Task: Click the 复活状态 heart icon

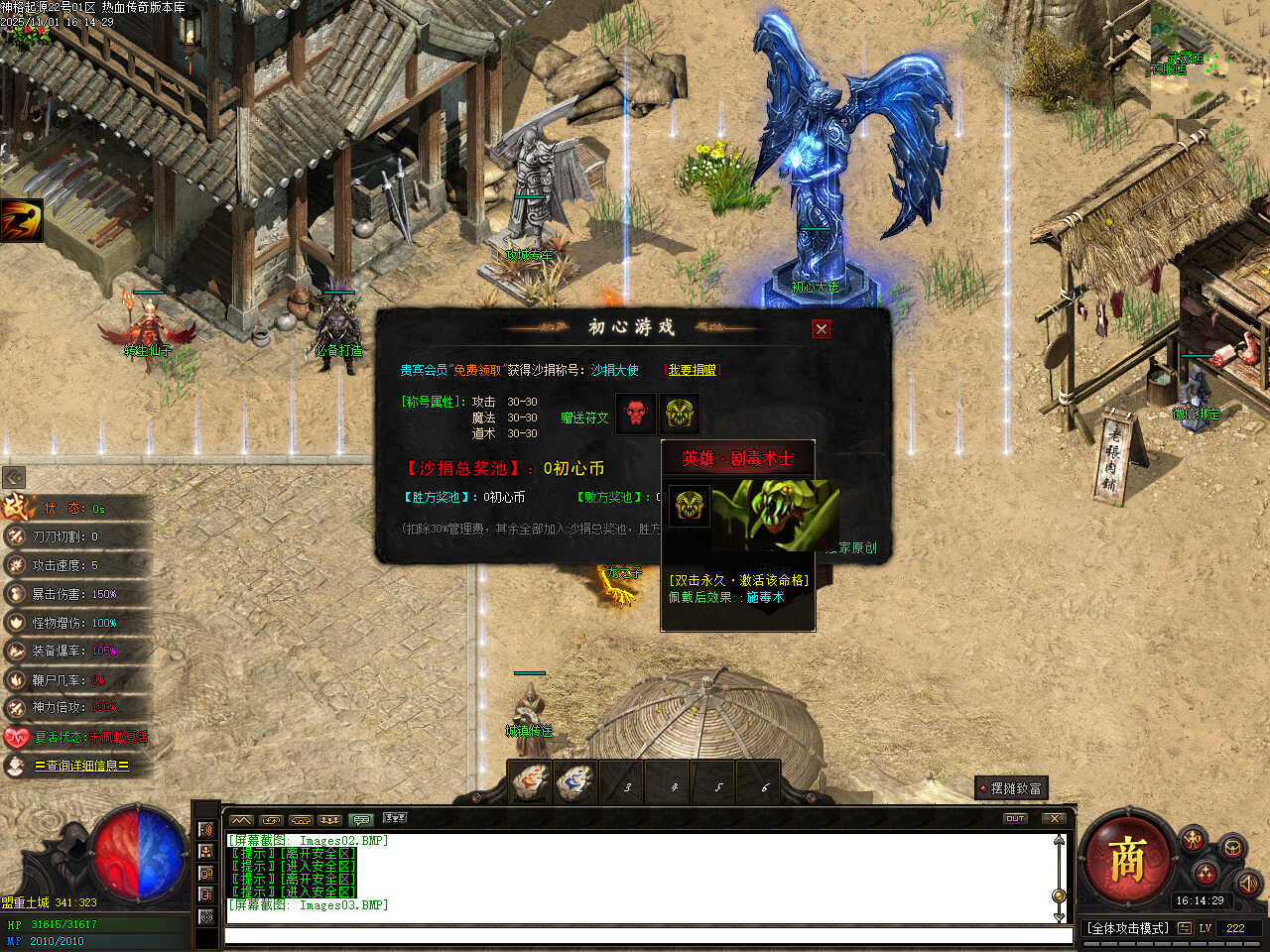Action: click(16, 737)
